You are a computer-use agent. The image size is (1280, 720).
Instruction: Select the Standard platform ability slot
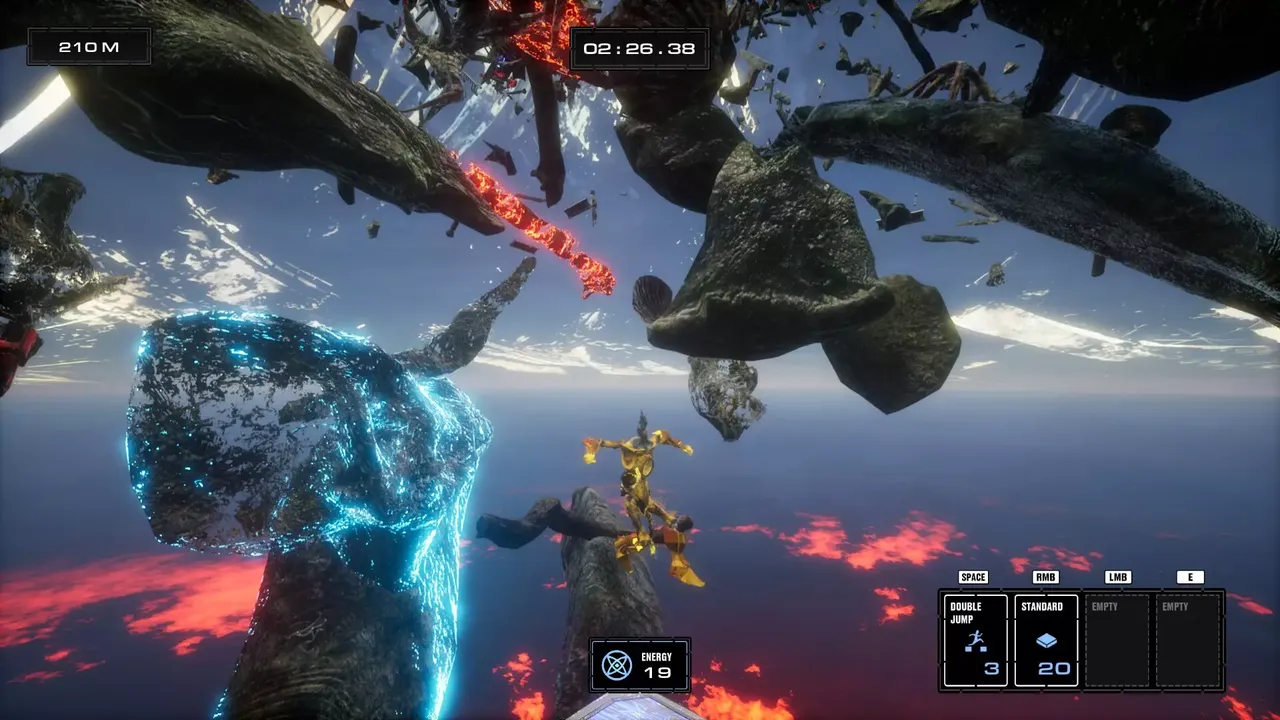pos(1046,640)
